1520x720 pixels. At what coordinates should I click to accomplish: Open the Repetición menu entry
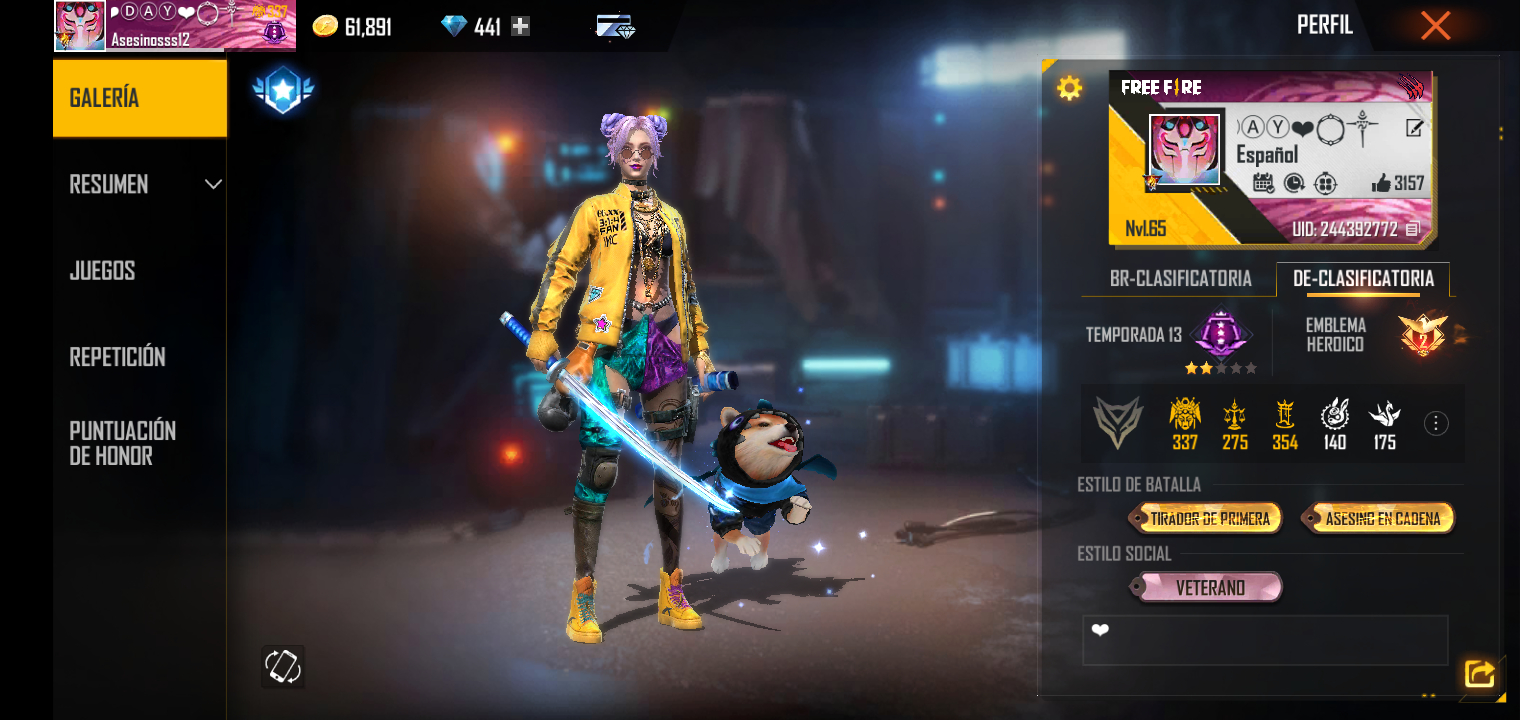[117, 357]
